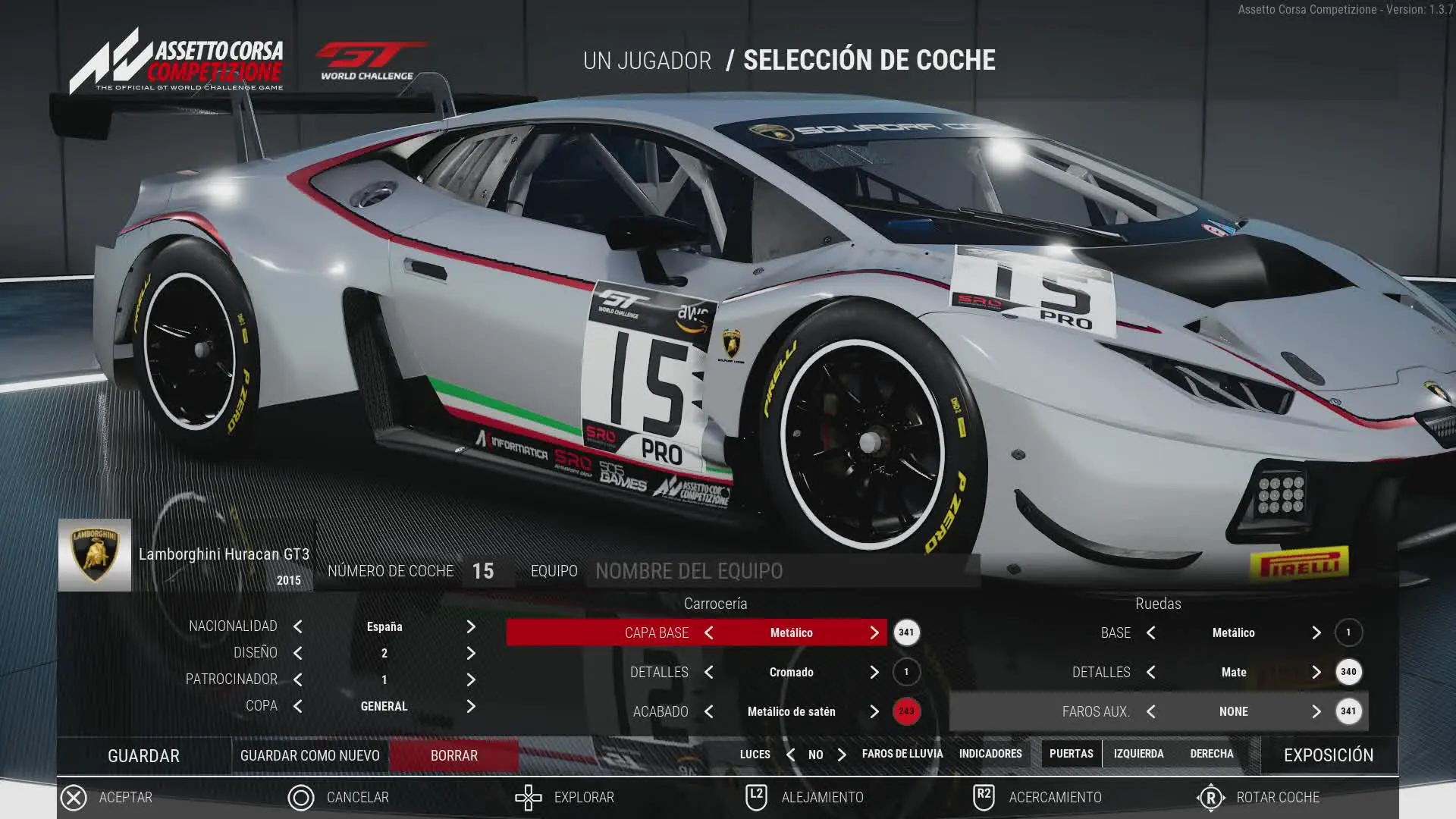Save the livery with GUARDAR
The height and width of the screenshot is (819, 1456).
tap(143, 755)
